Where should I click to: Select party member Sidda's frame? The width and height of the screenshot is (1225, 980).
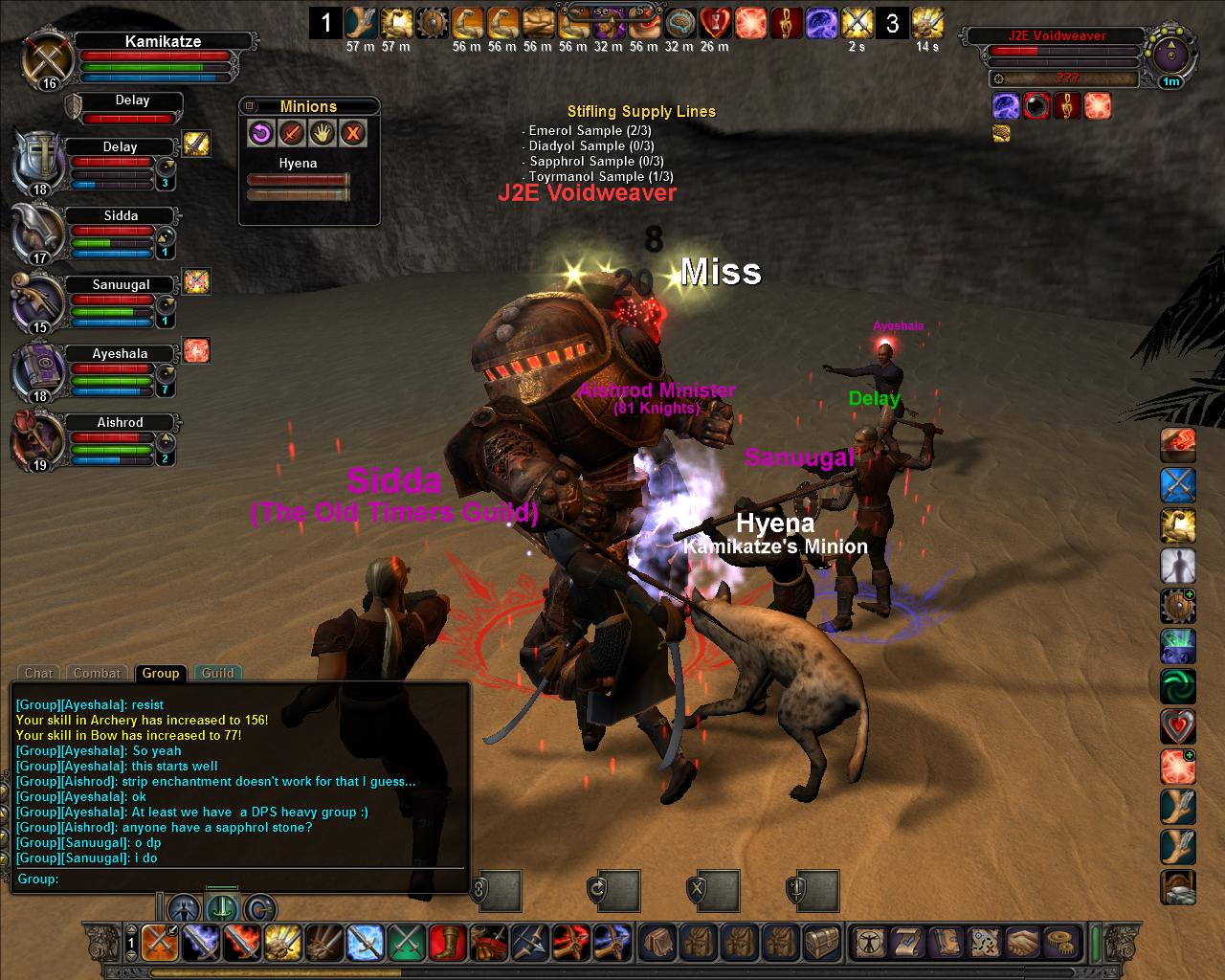click(120, 216)
